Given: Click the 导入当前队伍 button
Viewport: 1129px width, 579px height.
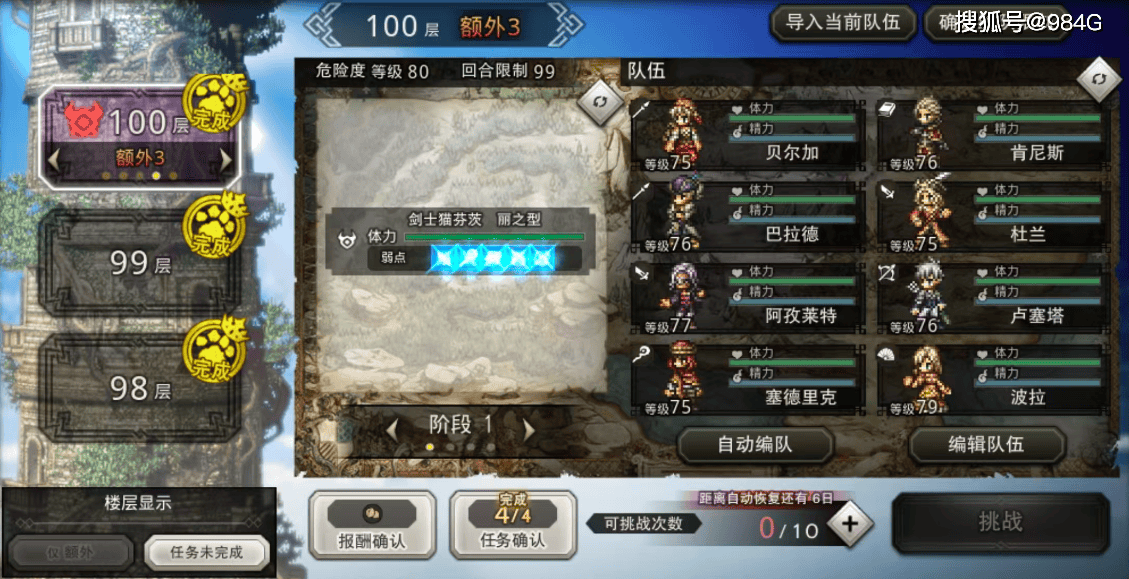Looking at the screenshot, I should pos(842,23).
